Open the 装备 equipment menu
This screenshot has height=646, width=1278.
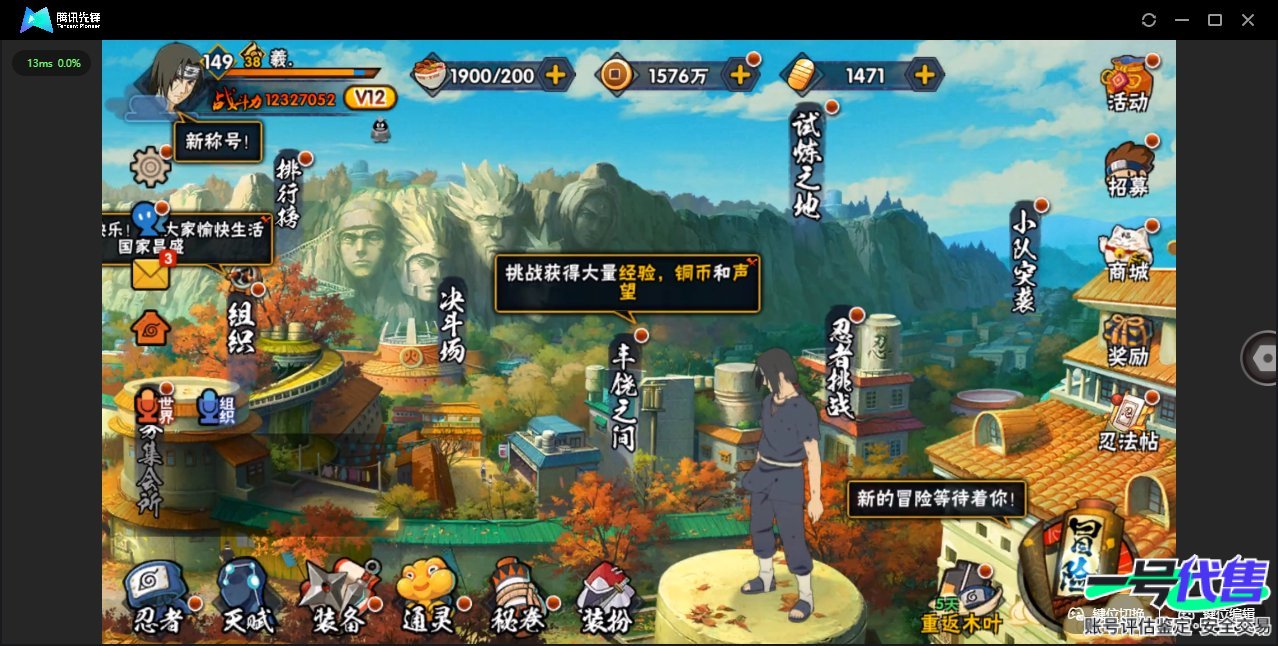(338, 597)
